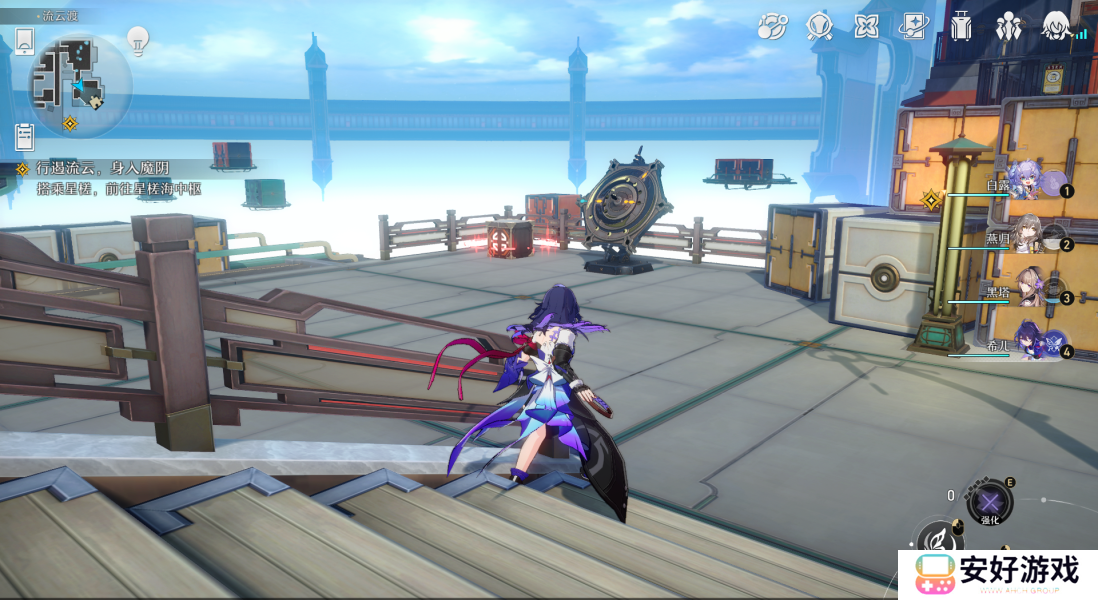The height and width of the screenshot is (600, 1098).
Task: Open the four-petal flower icon
Action: coord(866,26)
